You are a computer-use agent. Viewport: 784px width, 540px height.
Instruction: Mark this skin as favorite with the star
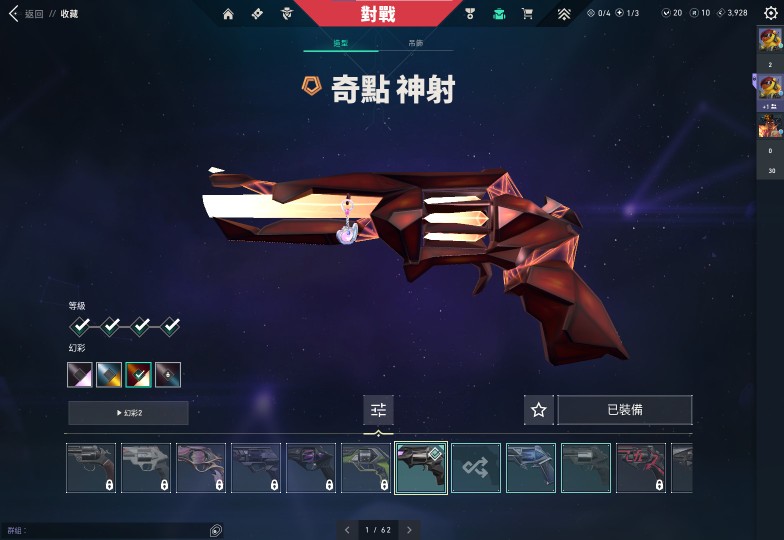point(539,410)
